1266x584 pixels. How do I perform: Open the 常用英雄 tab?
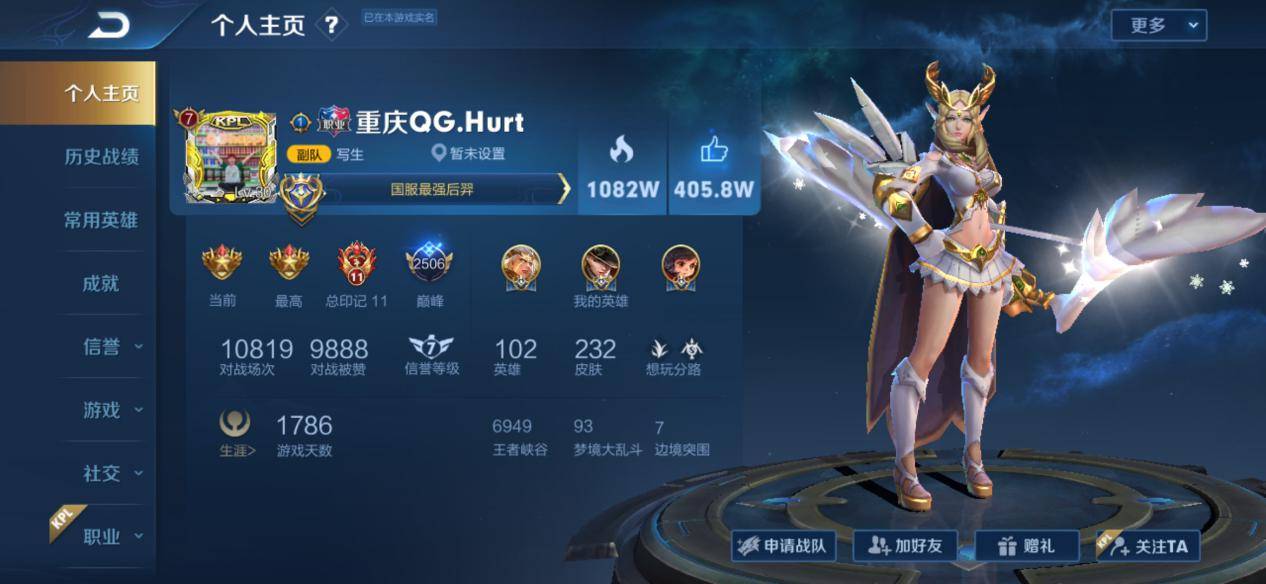point(100,220)
